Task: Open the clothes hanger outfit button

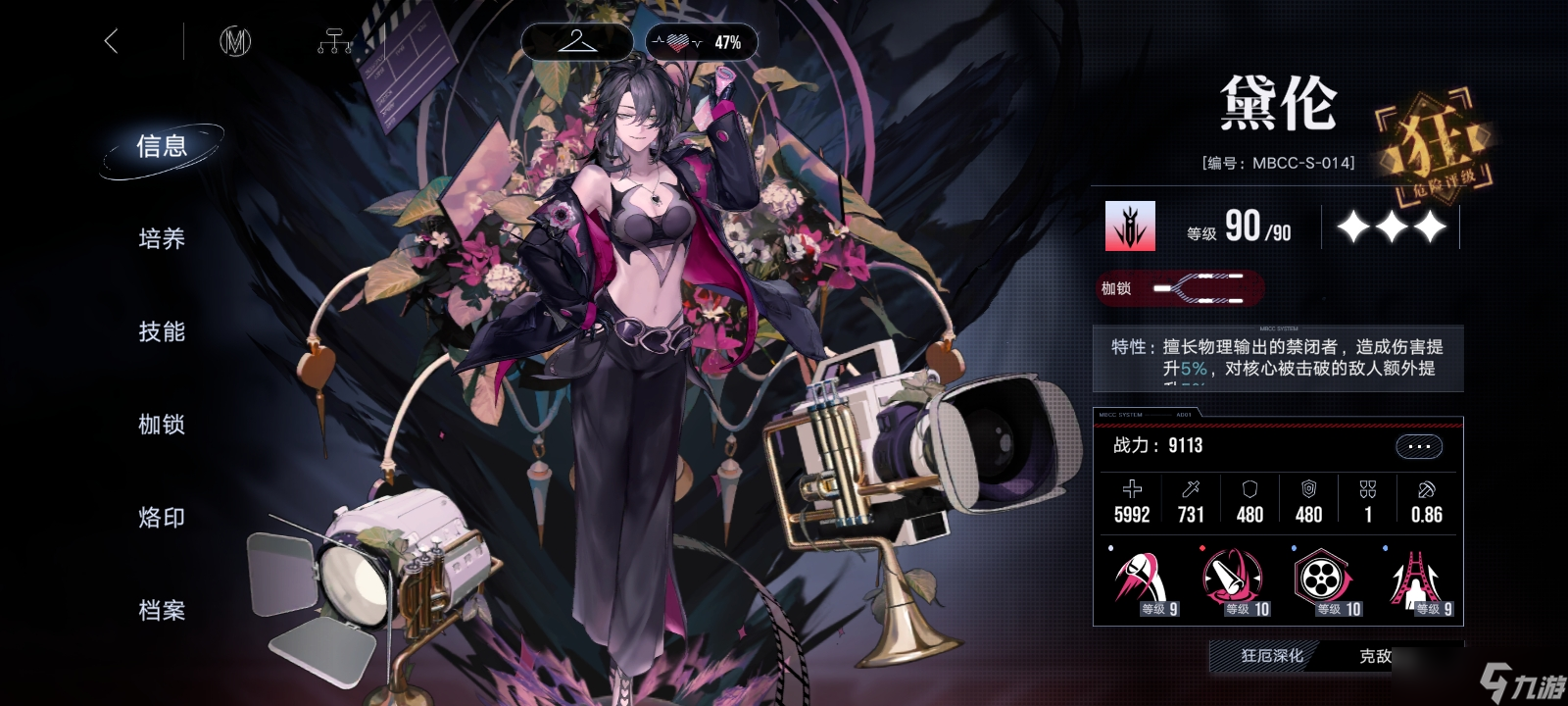Action: (576, 41)
